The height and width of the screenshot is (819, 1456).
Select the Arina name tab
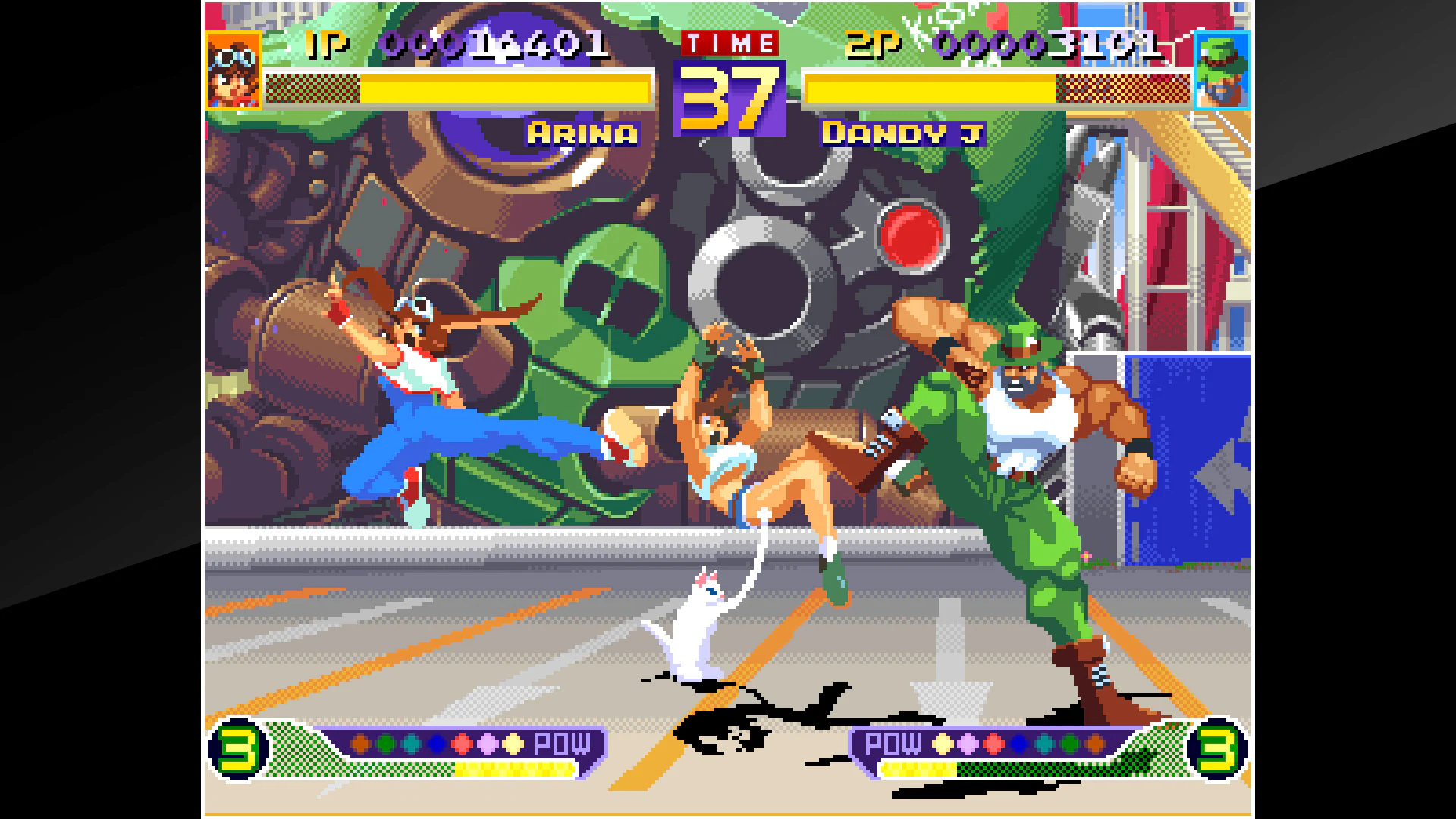tap(581, 134)
